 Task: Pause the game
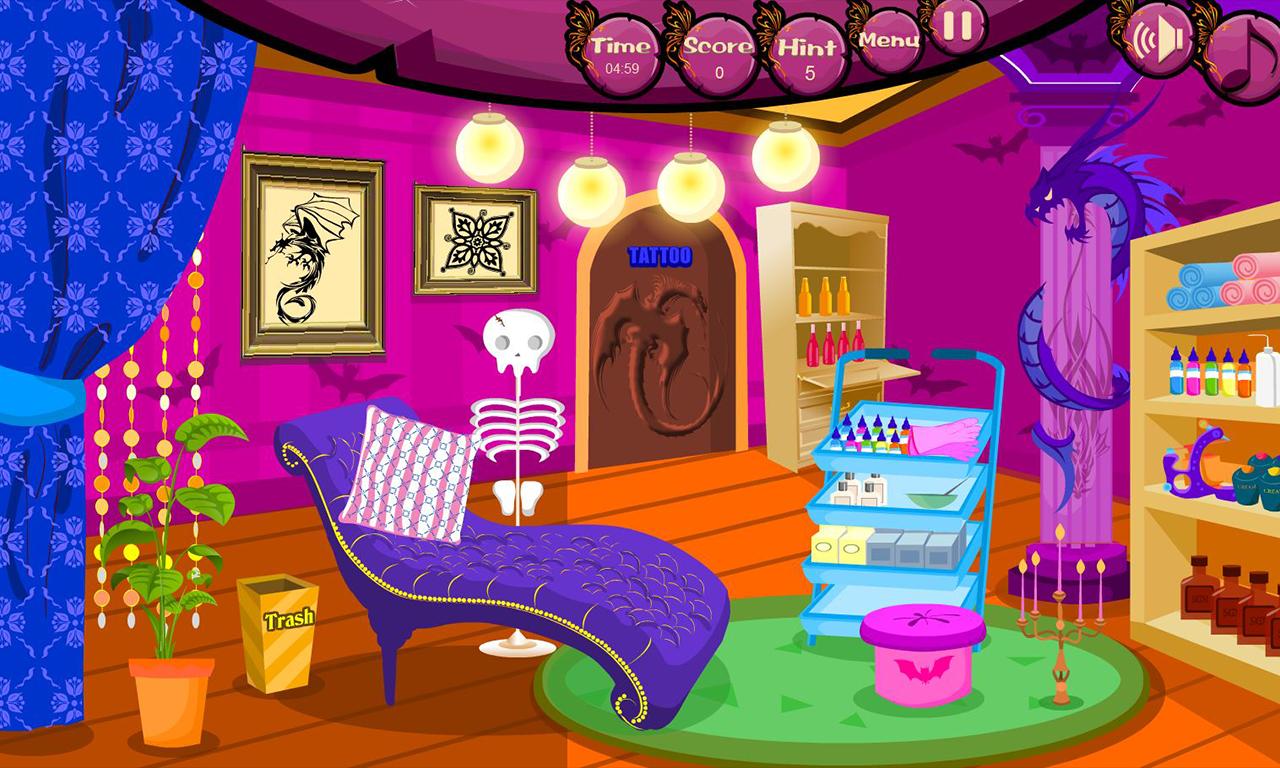pyautogui.click(x=957, y=24)
